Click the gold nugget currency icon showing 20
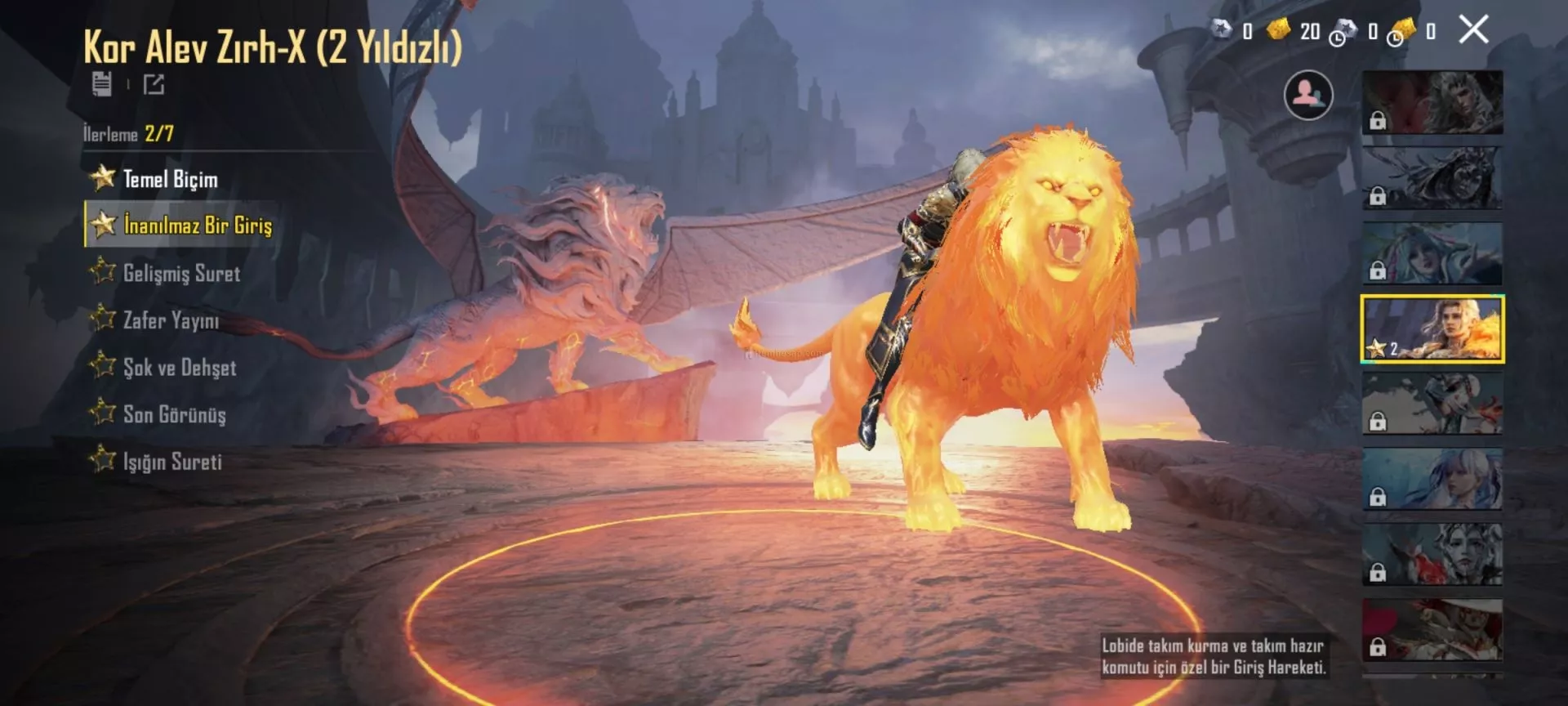This screenshot has height=706, width=1568. pos(1278,31)
